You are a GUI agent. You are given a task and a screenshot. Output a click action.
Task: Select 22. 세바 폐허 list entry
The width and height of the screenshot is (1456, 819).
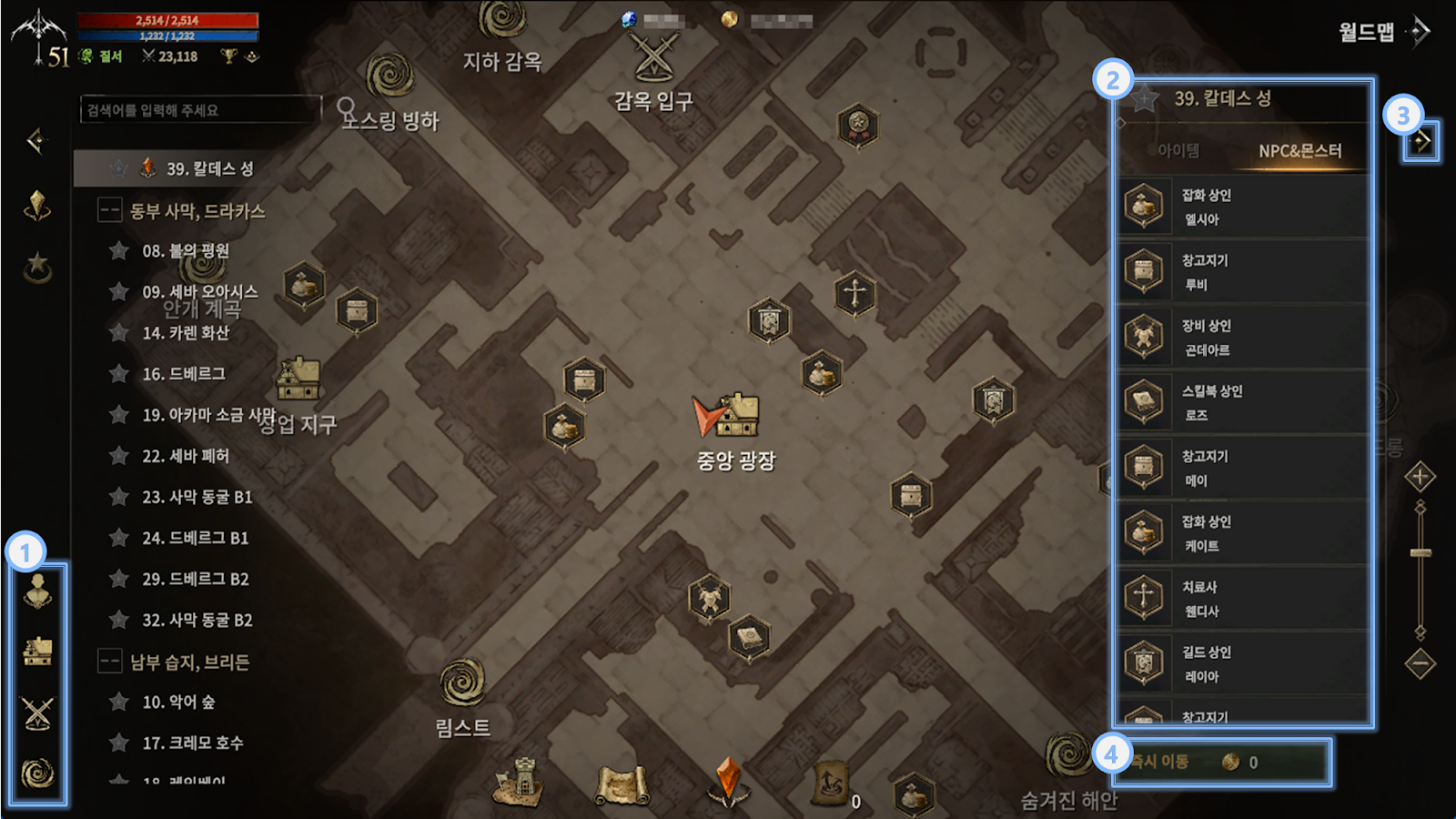pos(185,456)
